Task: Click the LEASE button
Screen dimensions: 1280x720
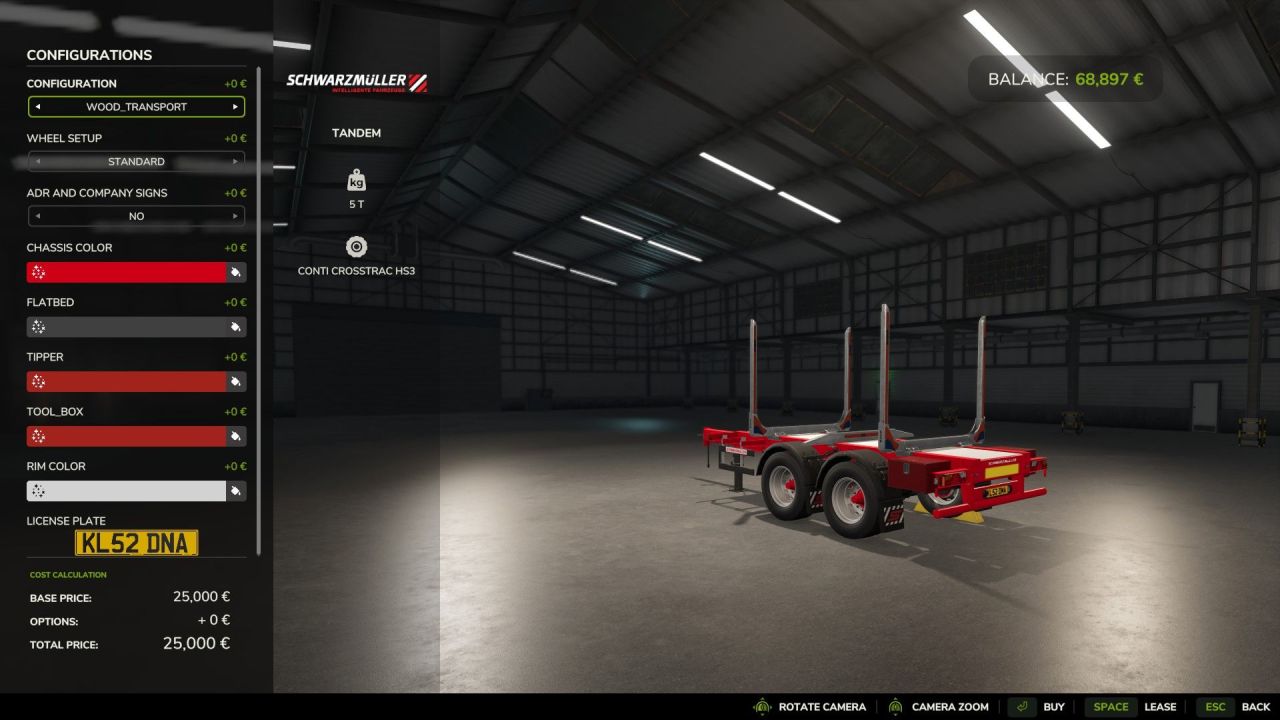Action: click(x=1161, y=706)
